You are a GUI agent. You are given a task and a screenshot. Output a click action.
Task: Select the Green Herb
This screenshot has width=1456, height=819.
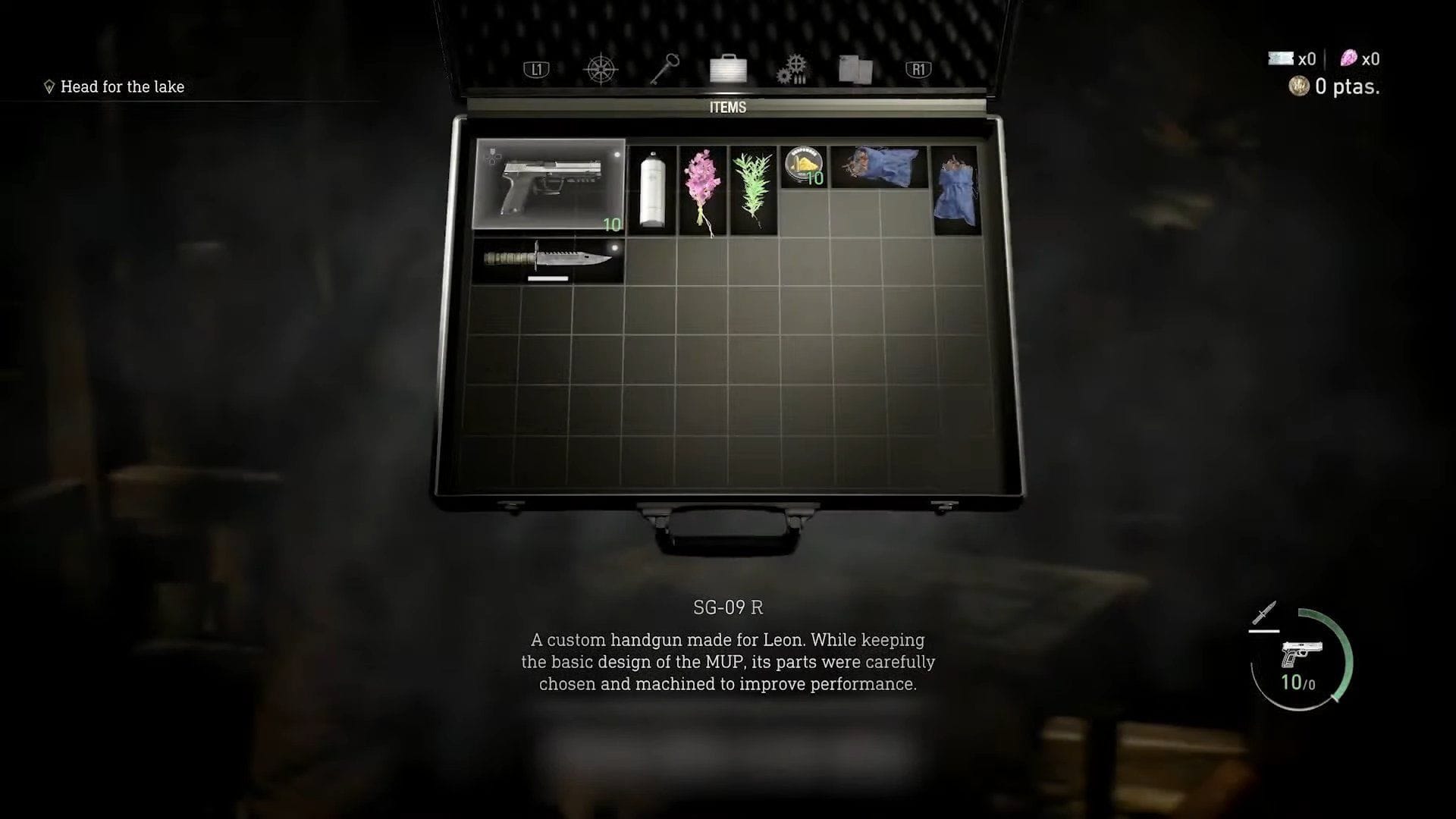(x=752, y=190)
